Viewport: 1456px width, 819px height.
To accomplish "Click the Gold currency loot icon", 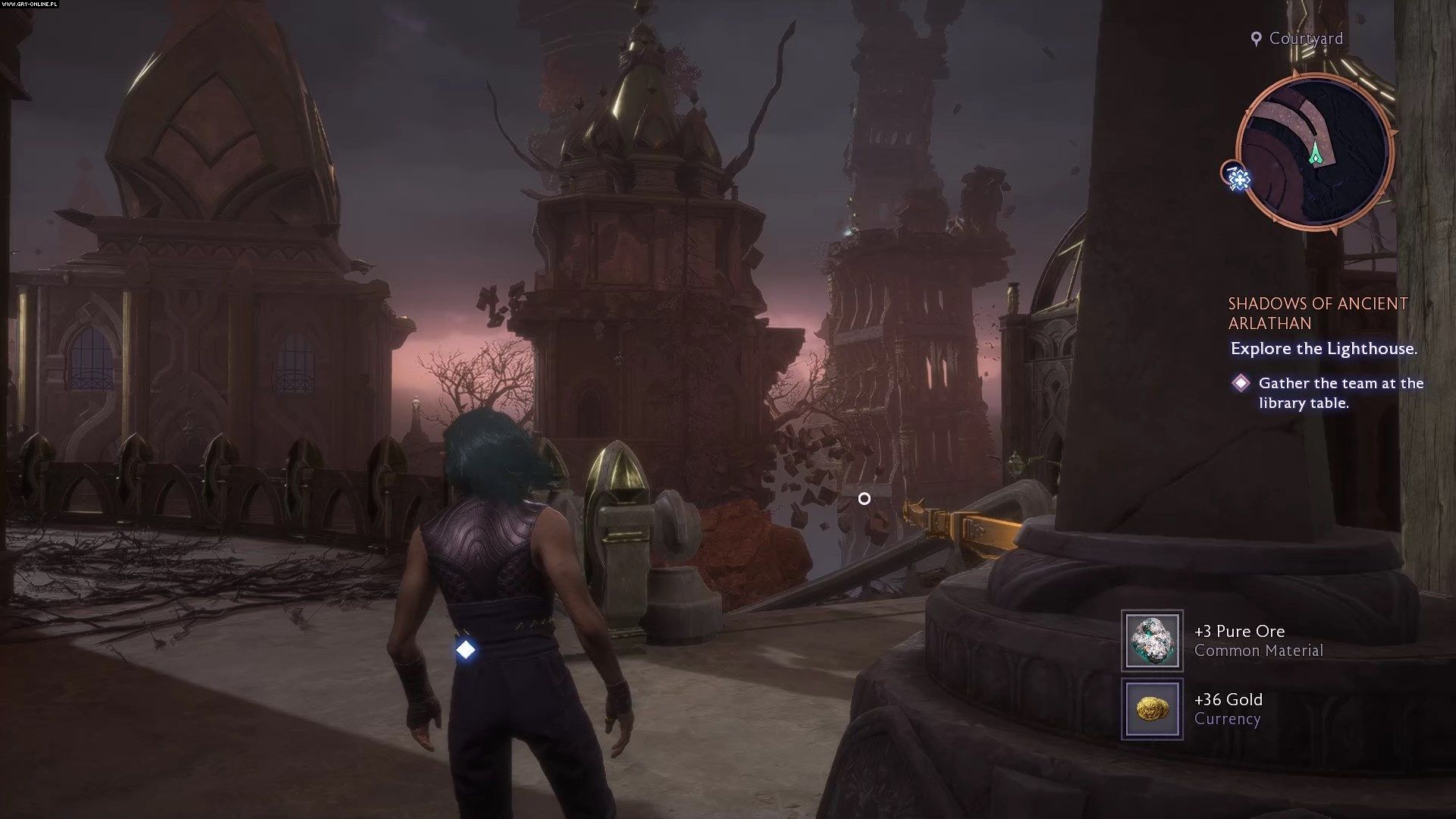I will (x=1152, y=709).
